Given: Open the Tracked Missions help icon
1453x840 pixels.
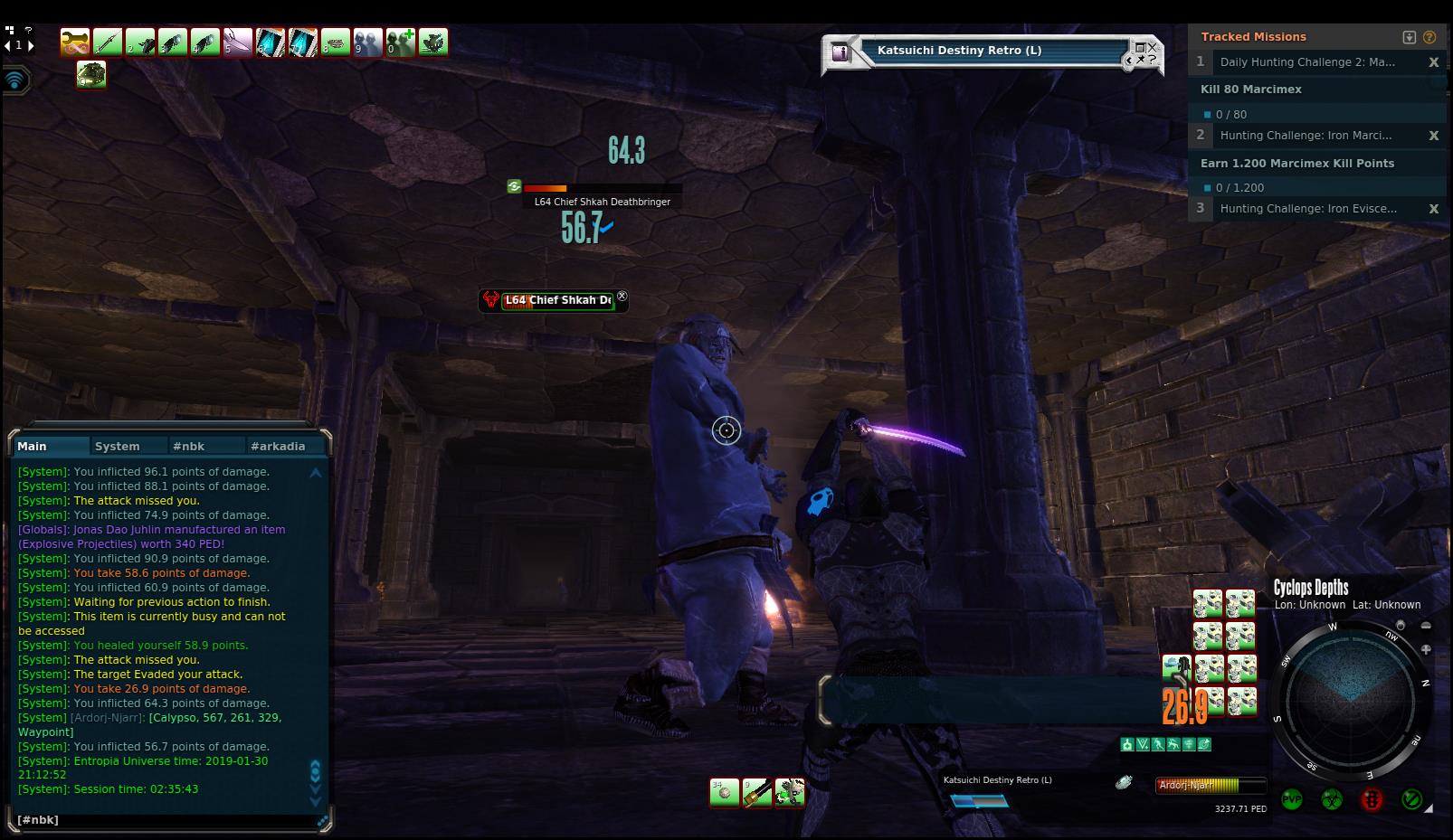Looking at the screenshot, I should pyautogui.click(x=1429, y=37).
